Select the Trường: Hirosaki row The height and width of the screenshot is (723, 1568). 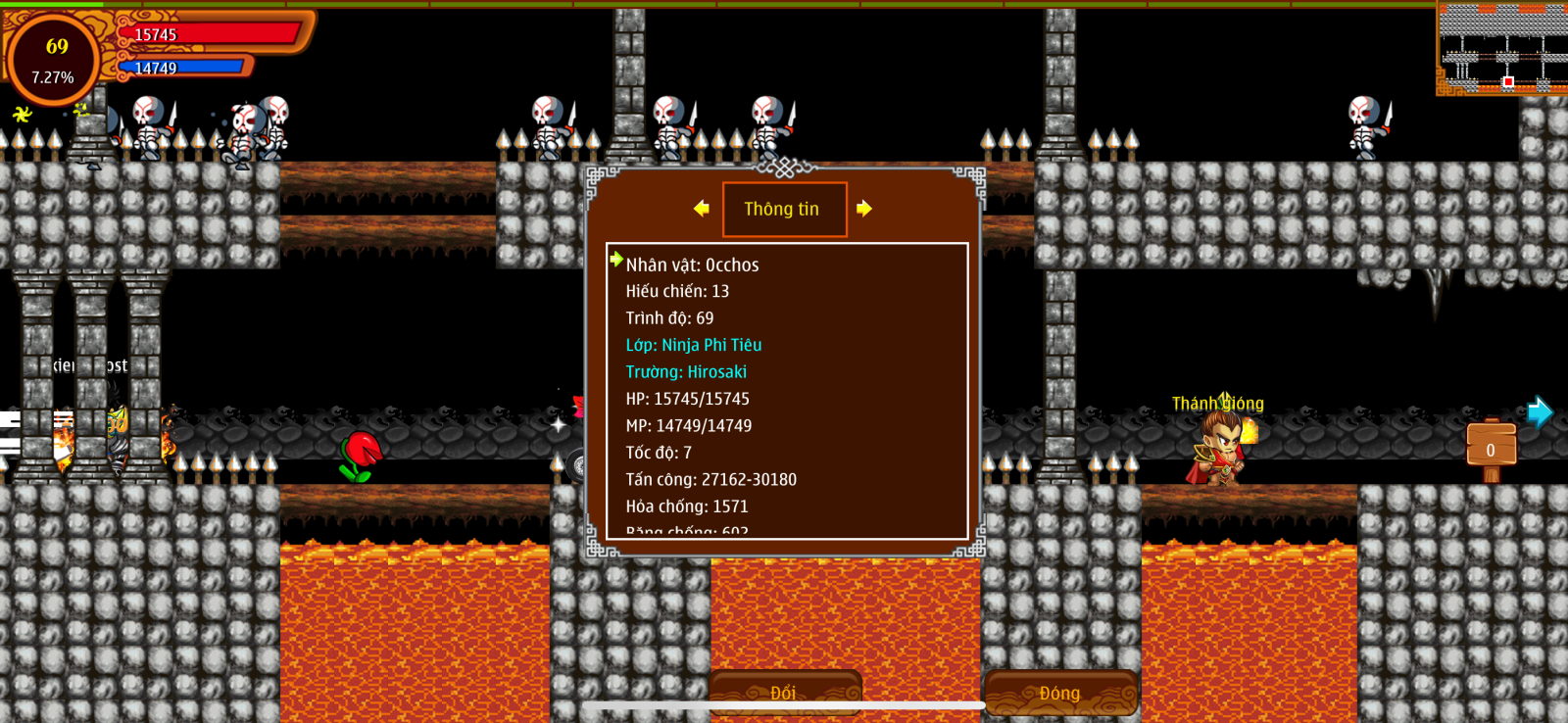click(686, 372)
